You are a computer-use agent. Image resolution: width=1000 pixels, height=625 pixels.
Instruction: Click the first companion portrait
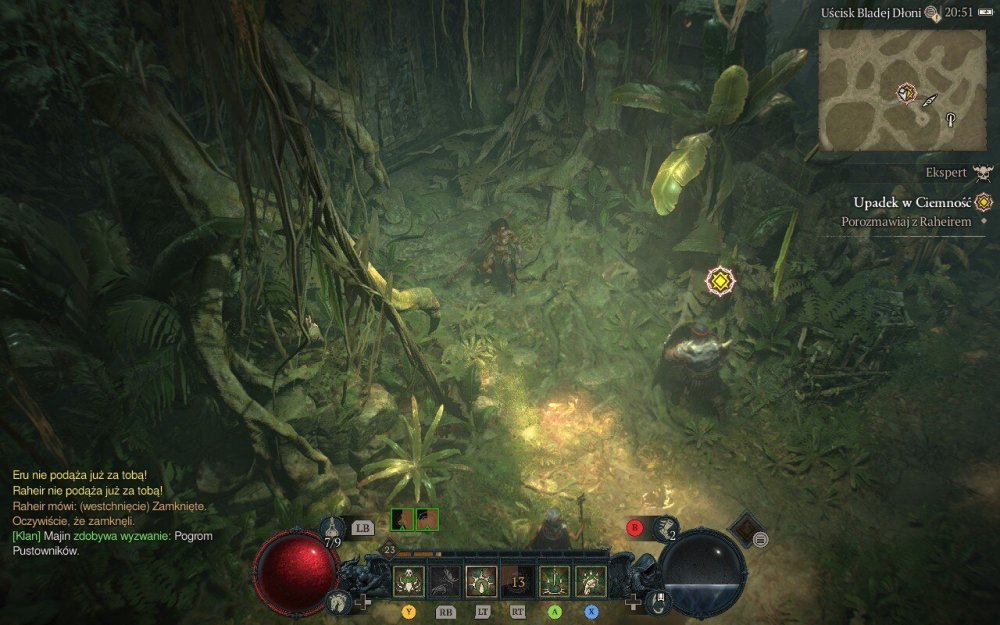[x=402, y=519]
